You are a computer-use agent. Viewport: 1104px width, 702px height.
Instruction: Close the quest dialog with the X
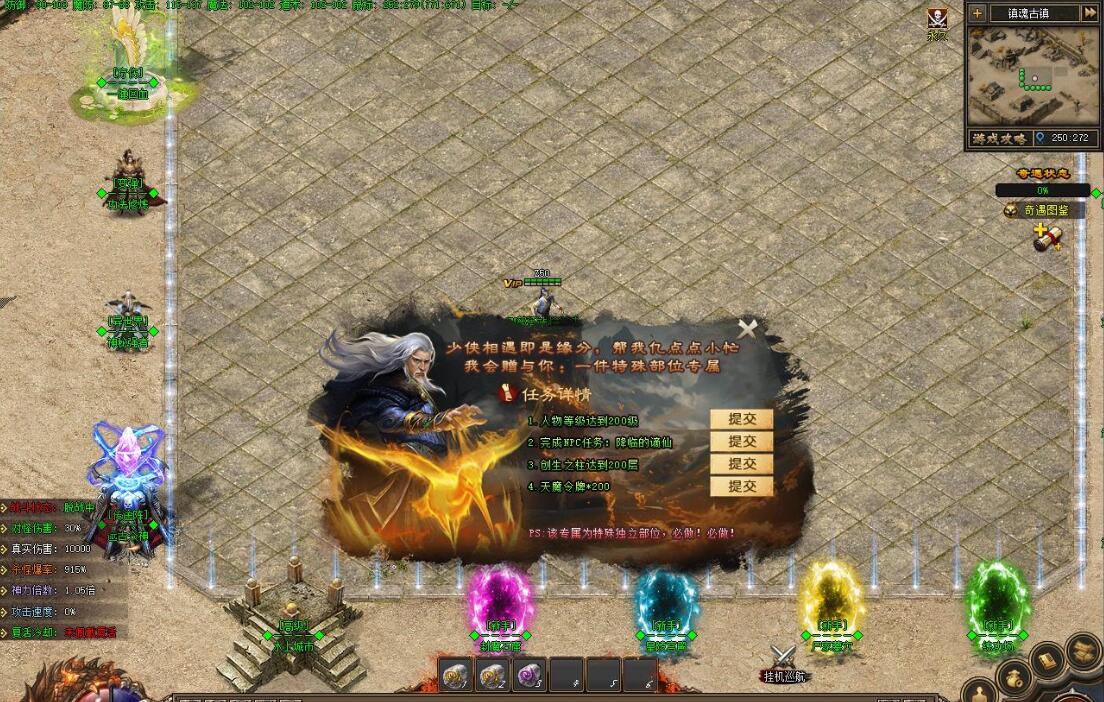(x=747, y=328)
